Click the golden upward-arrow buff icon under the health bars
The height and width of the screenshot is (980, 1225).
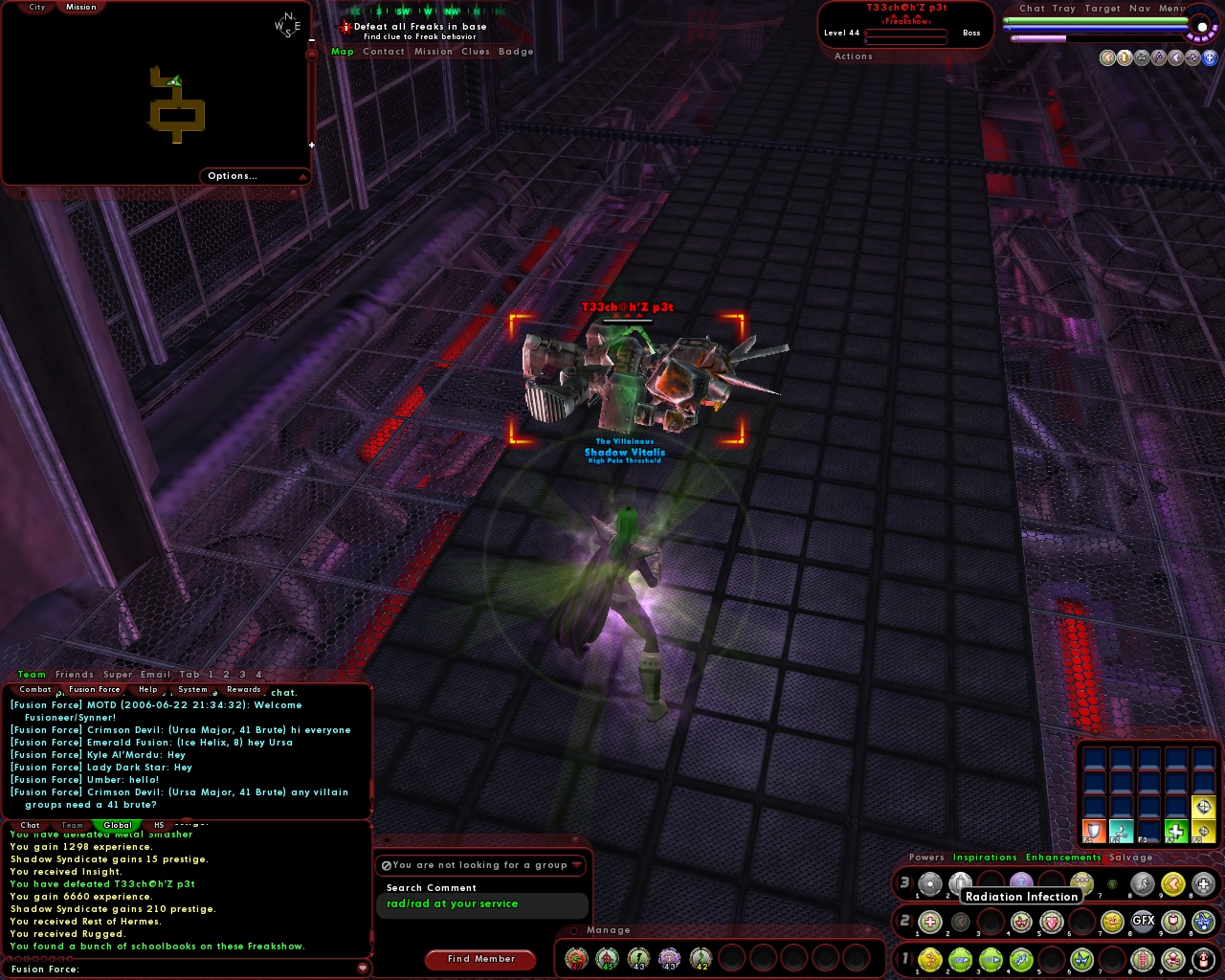pyautogui.click(x=1124, y=57)
